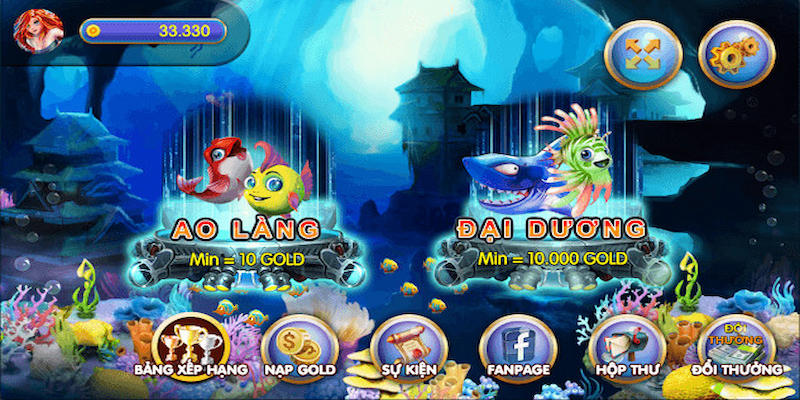The height and width of the screenshot is (400, 800).
Task: Toggle fullscreen with the arrows button
Action: point(648,53)
